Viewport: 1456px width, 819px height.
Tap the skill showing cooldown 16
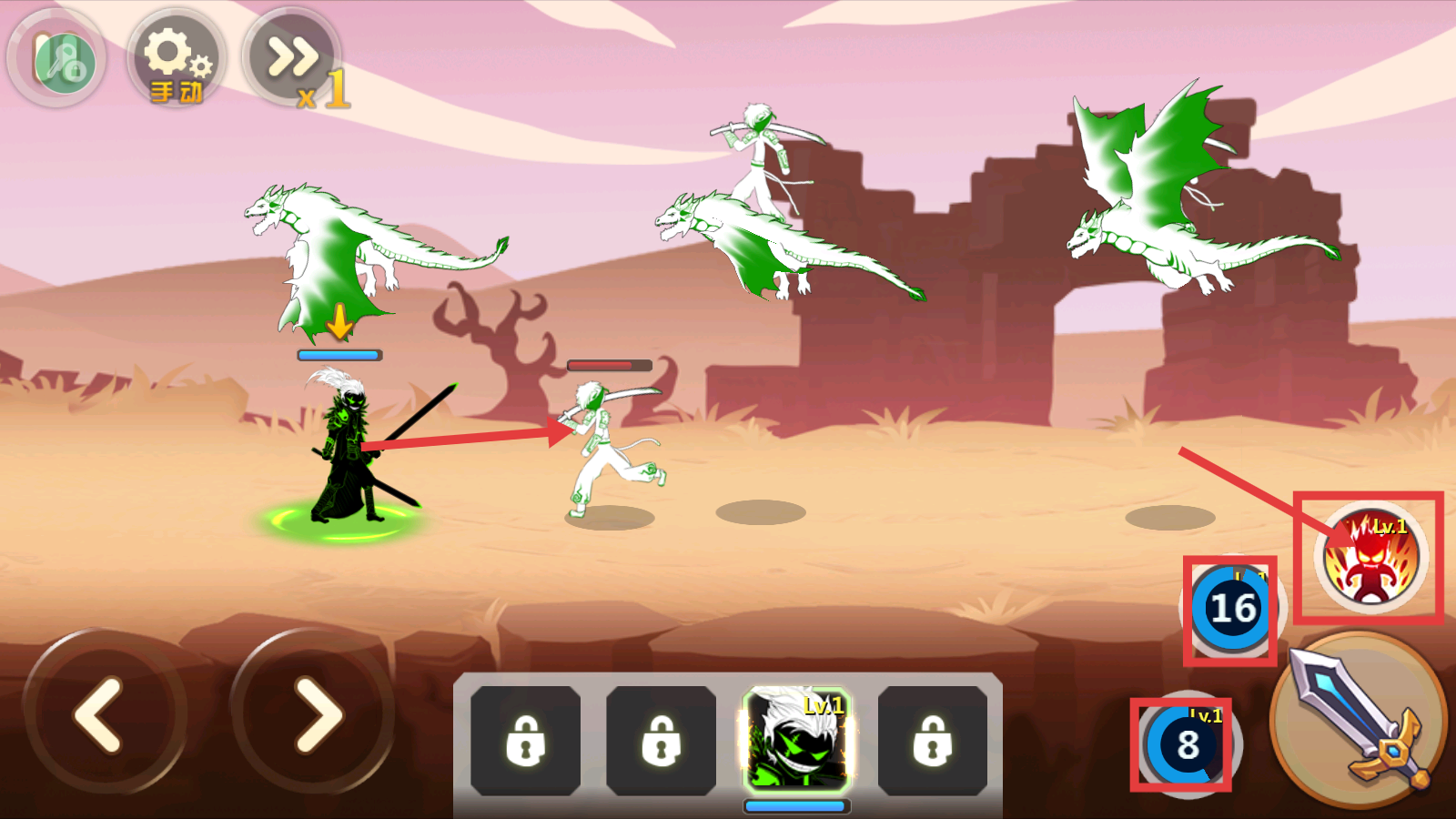coord(1231,609)
